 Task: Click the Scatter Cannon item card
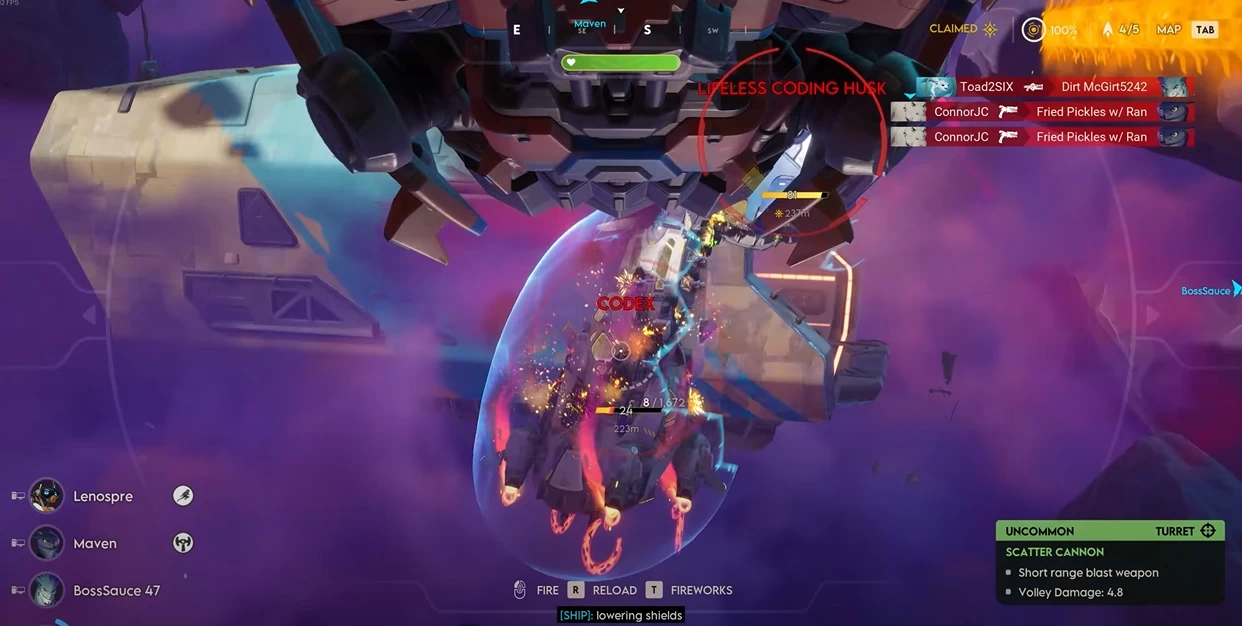point(1110,562)
